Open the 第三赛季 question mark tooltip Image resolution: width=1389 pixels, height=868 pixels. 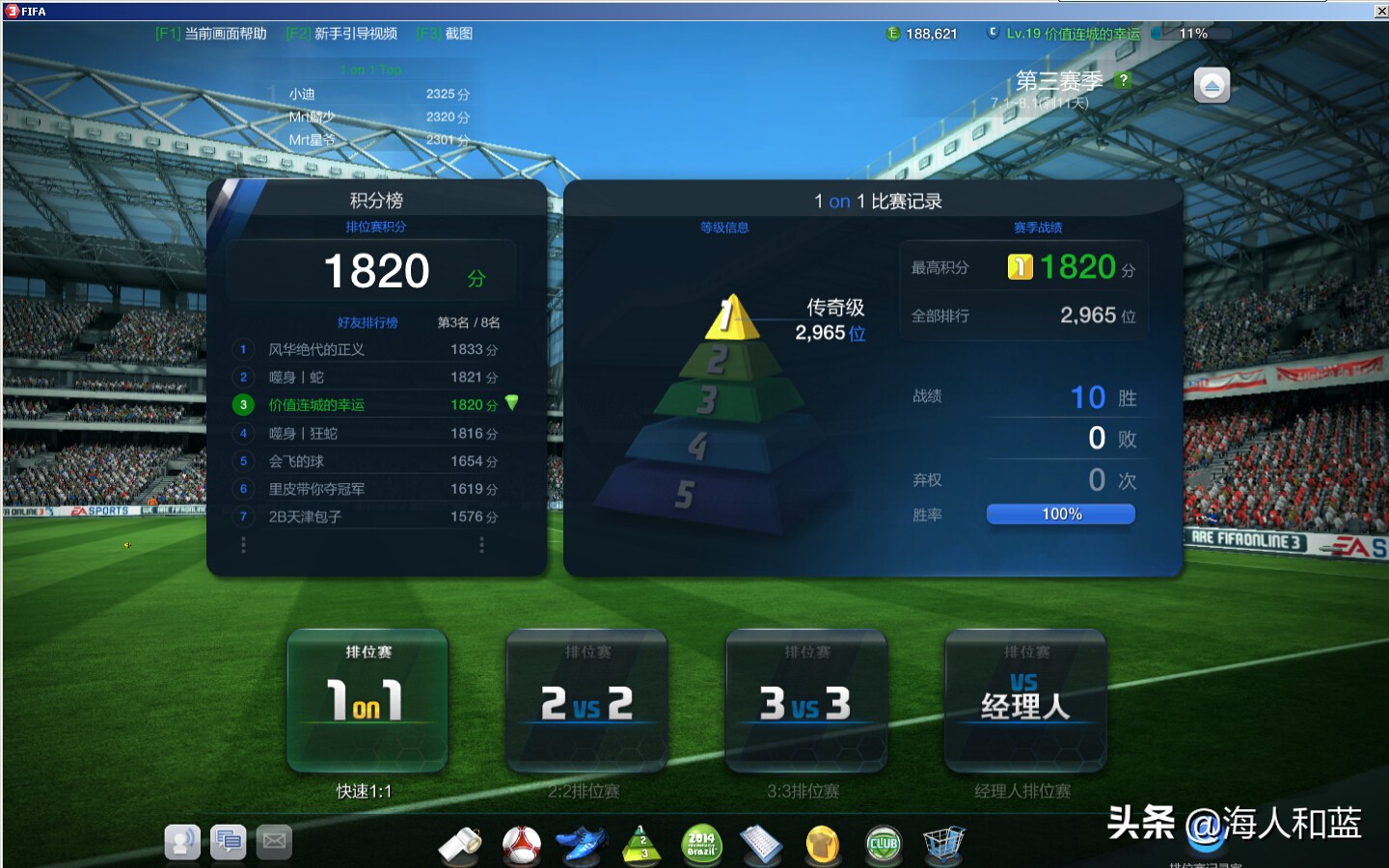[1122, 81]
